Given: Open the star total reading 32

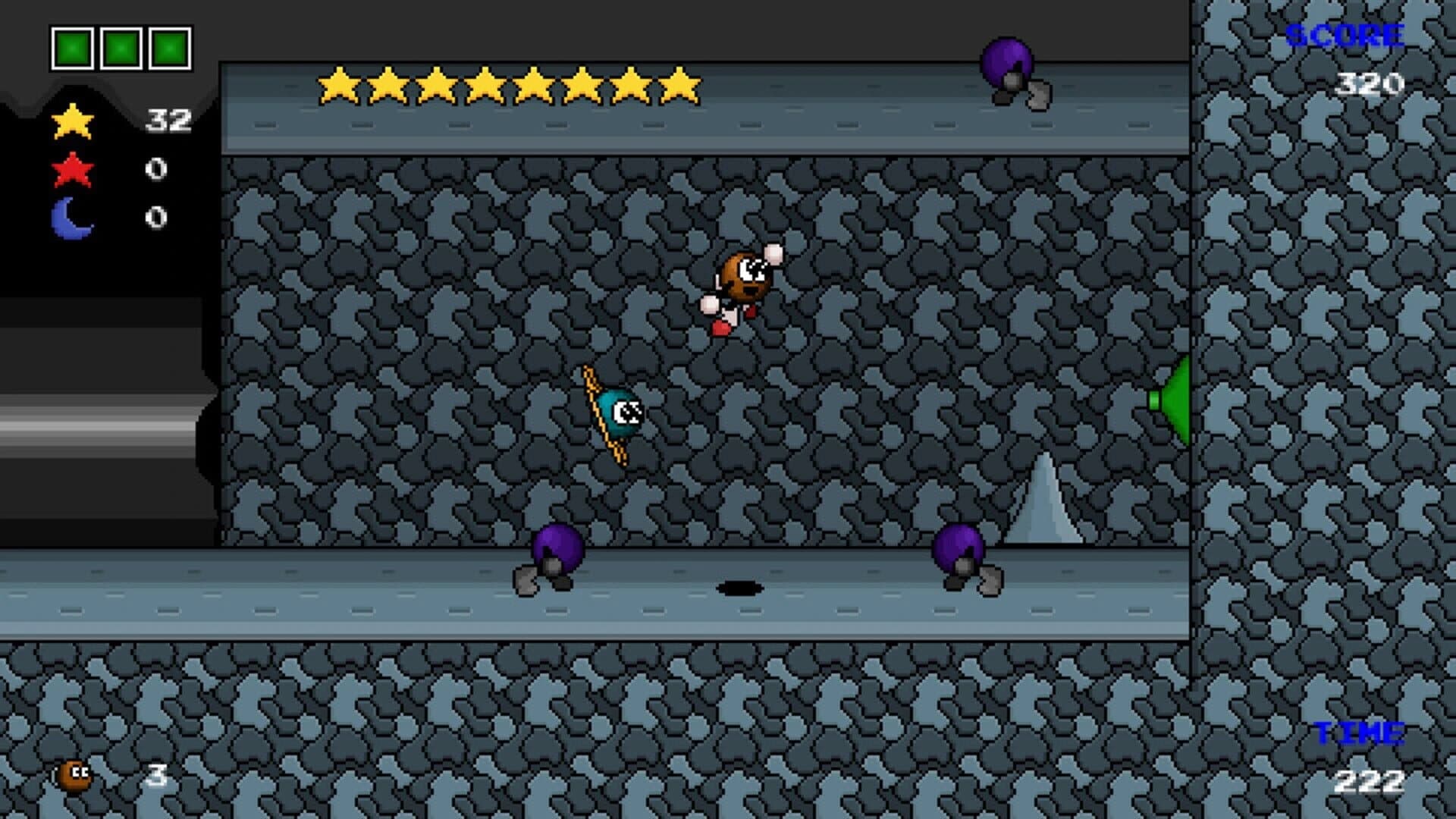Looking at the screenshot, I should pos(168,119).
